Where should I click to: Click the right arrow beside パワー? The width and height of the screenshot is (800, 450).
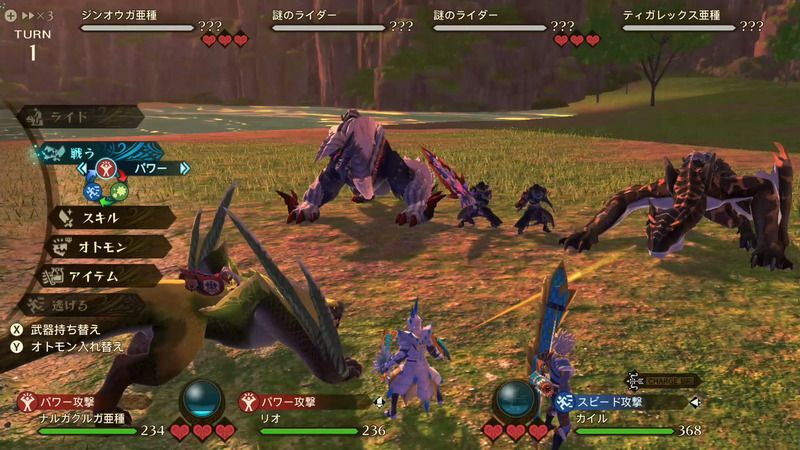184,168
